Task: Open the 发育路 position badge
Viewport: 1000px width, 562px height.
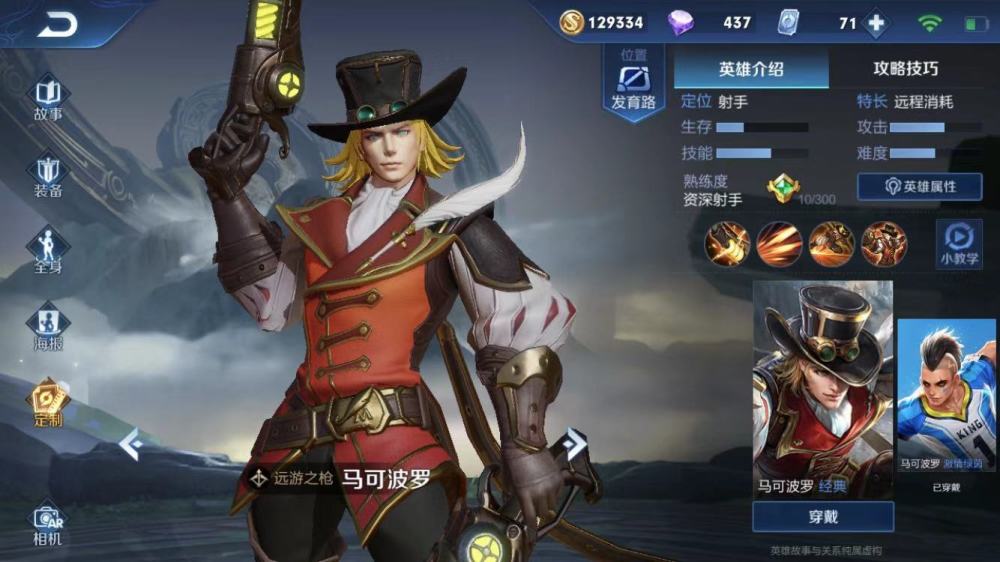Action: click(632, 84)
